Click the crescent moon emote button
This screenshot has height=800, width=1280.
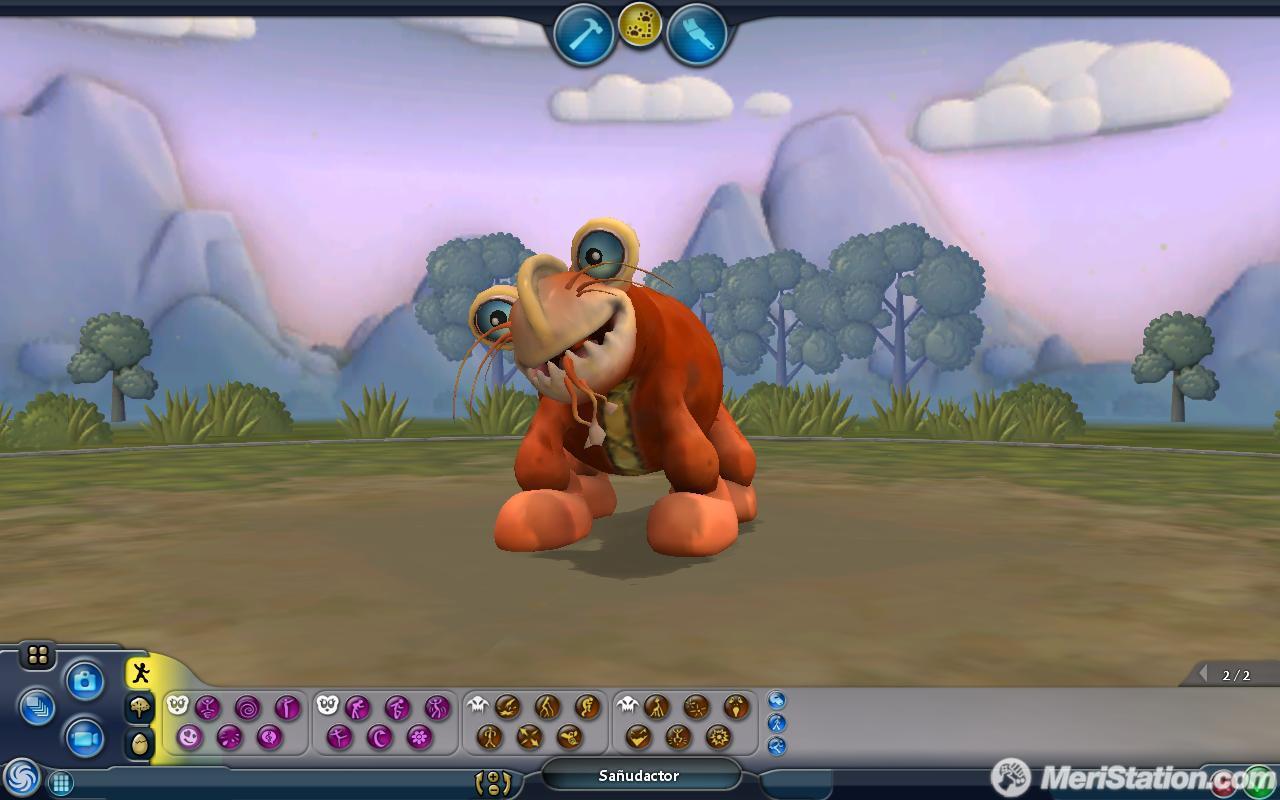[379, 738]
